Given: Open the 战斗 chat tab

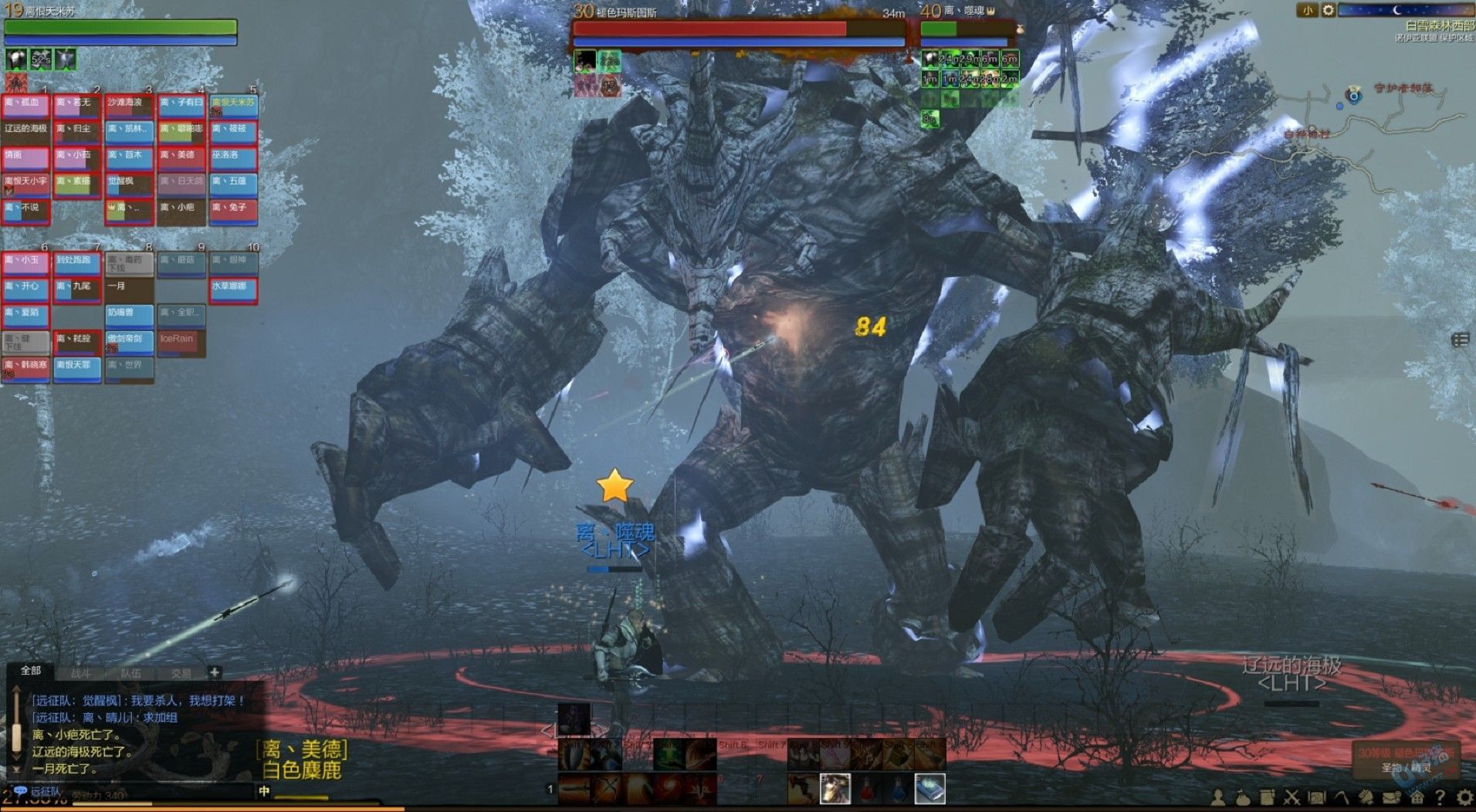Looking at the screenshot, I should [81, 673].
